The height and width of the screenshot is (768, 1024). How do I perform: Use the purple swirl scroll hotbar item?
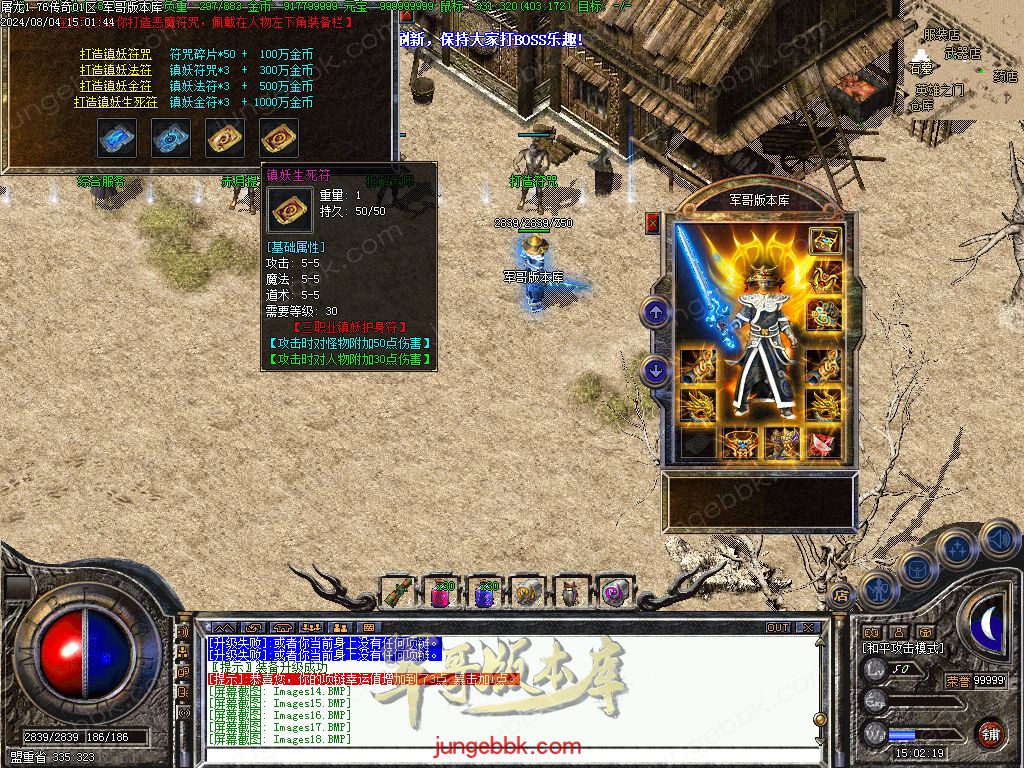(613, 593)
